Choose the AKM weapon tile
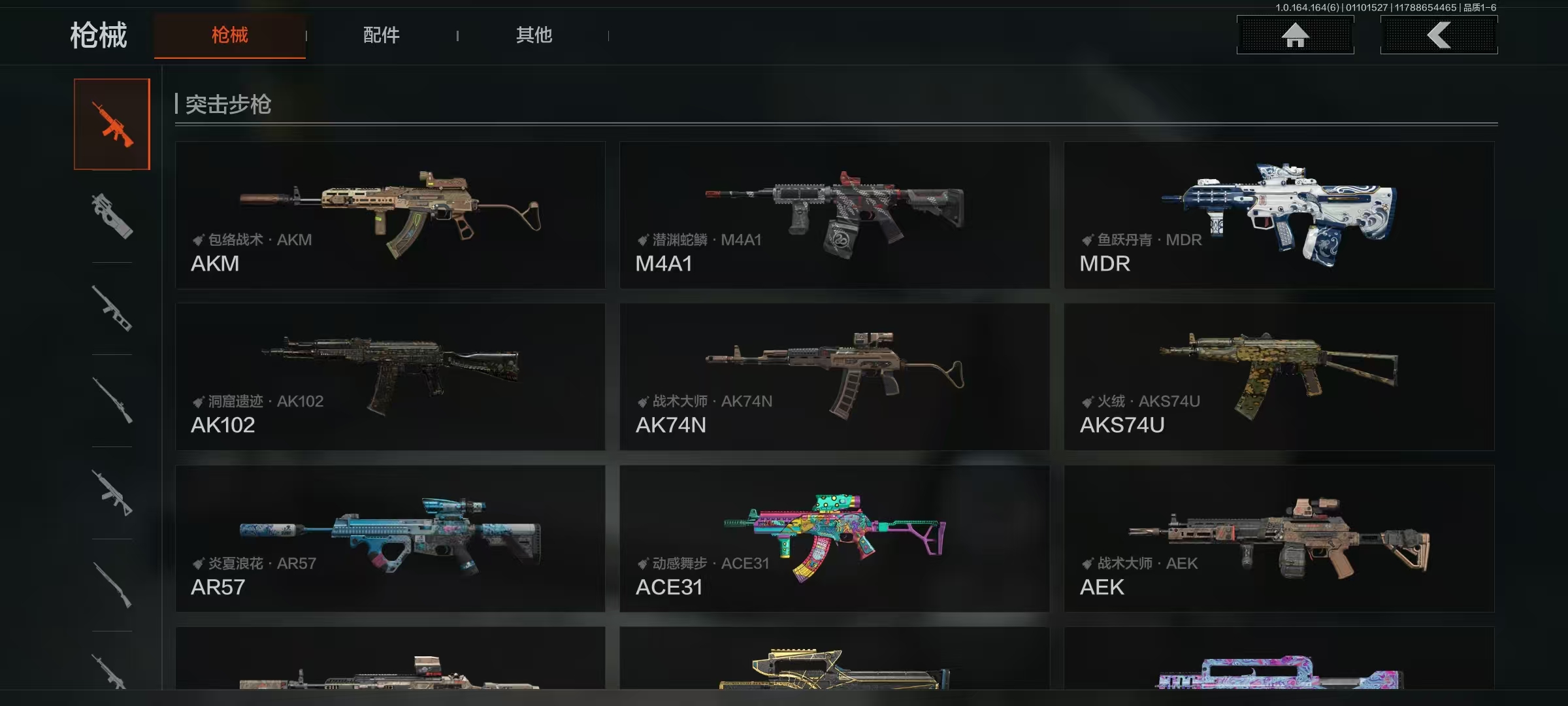 390,215
